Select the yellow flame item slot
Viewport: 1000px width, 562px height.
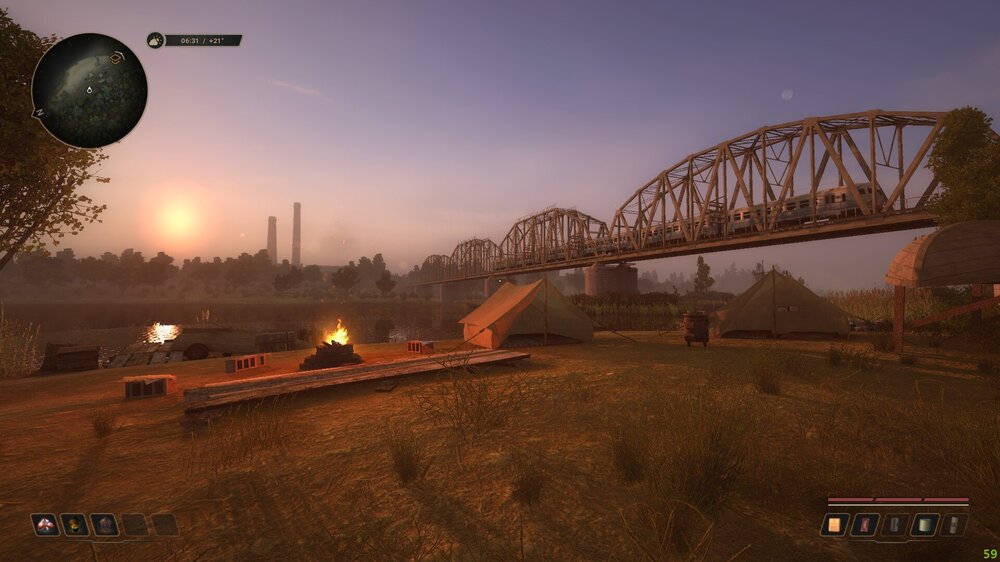(x=75, y=524)
